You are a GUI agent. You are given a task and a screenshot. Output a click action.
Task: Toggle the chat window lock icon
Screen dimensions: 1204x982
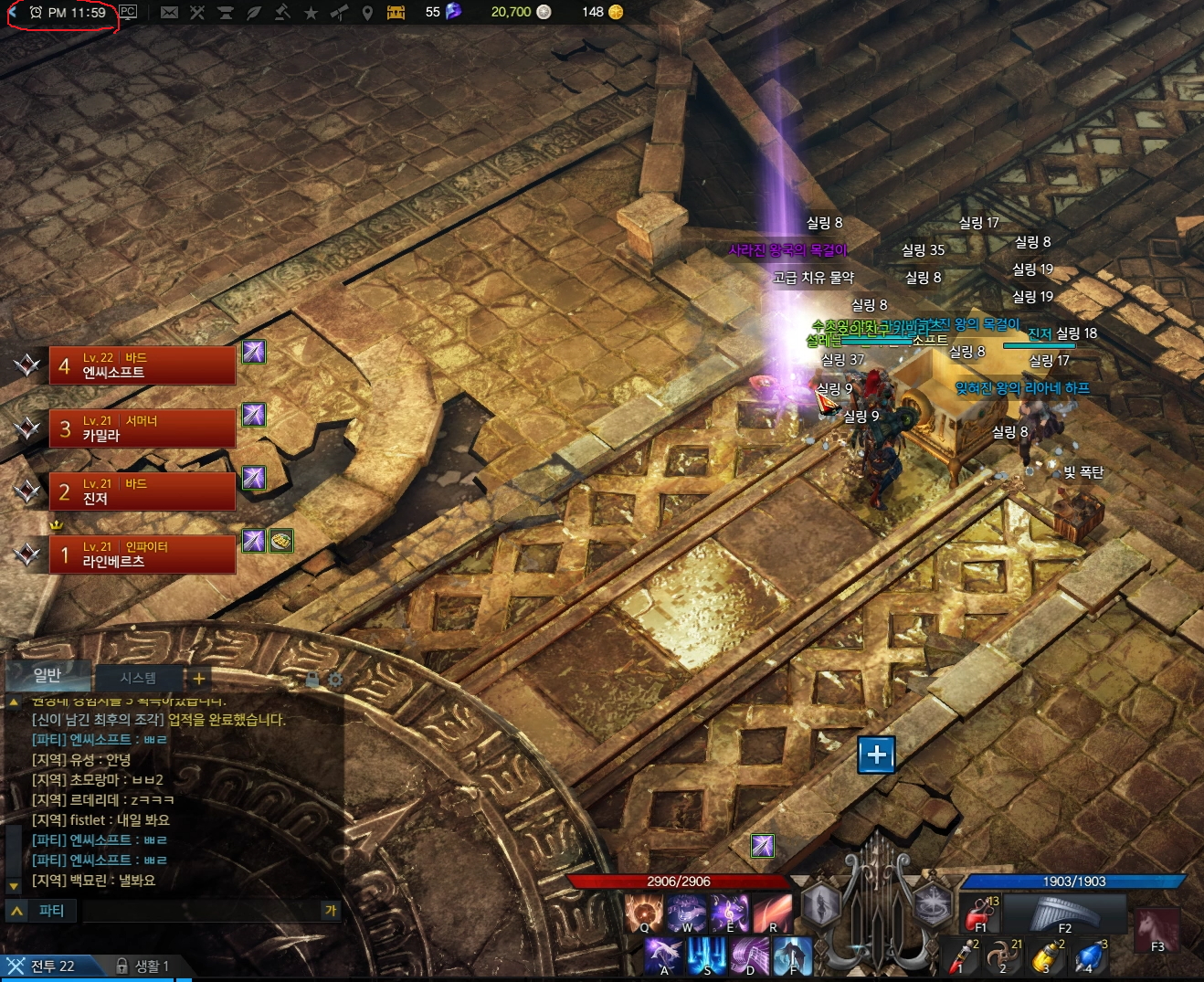312,680
